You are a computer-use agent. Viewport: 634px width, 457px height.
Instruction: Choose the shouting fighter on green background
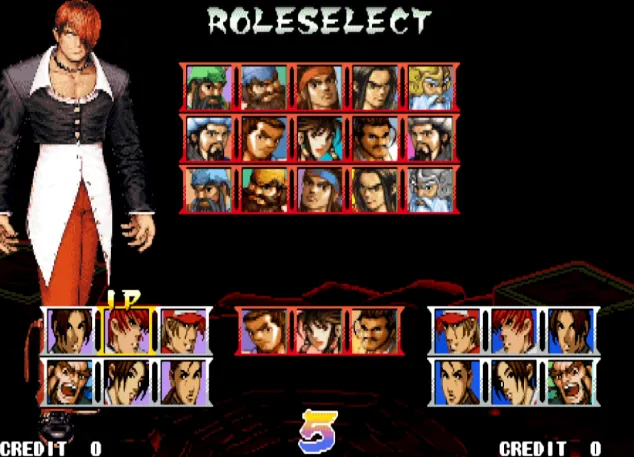tap(570, 381)
